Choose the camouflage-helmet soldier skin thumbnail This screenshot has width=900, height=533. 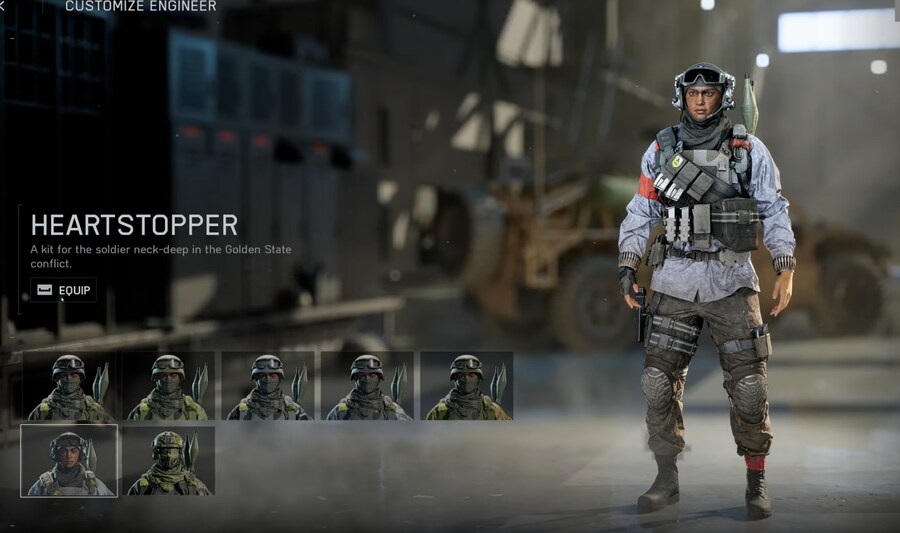[168, 460]
